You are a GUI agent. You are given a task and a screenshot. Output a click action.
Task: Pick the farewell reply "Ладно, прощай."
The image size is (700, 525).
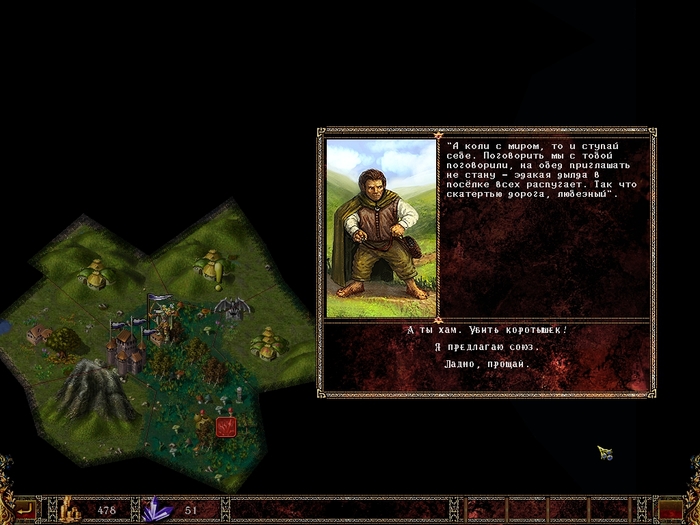click(487, 364)
